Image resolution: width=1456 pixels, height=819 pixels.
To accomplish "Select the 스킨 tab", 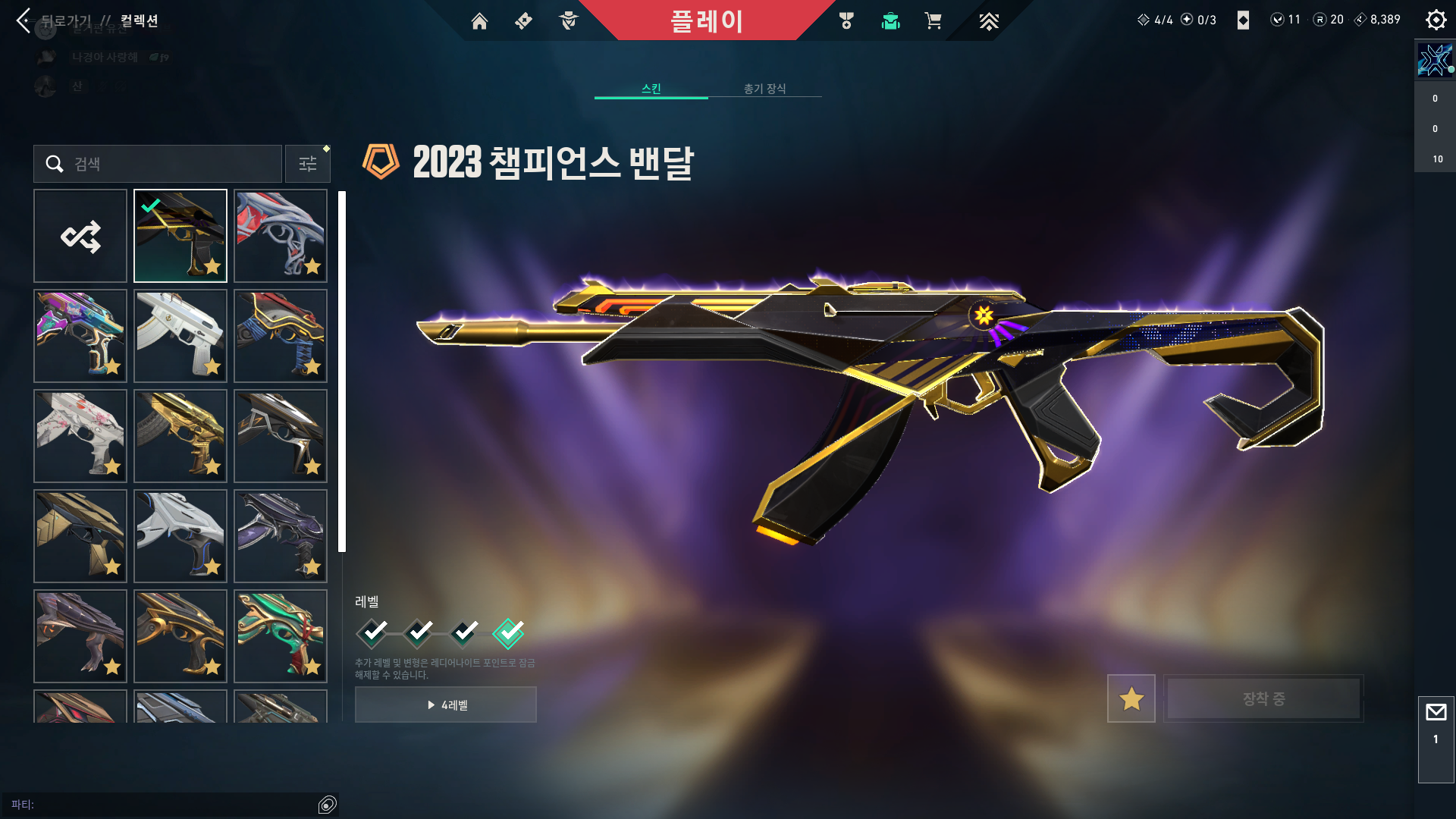I will 651,89.
